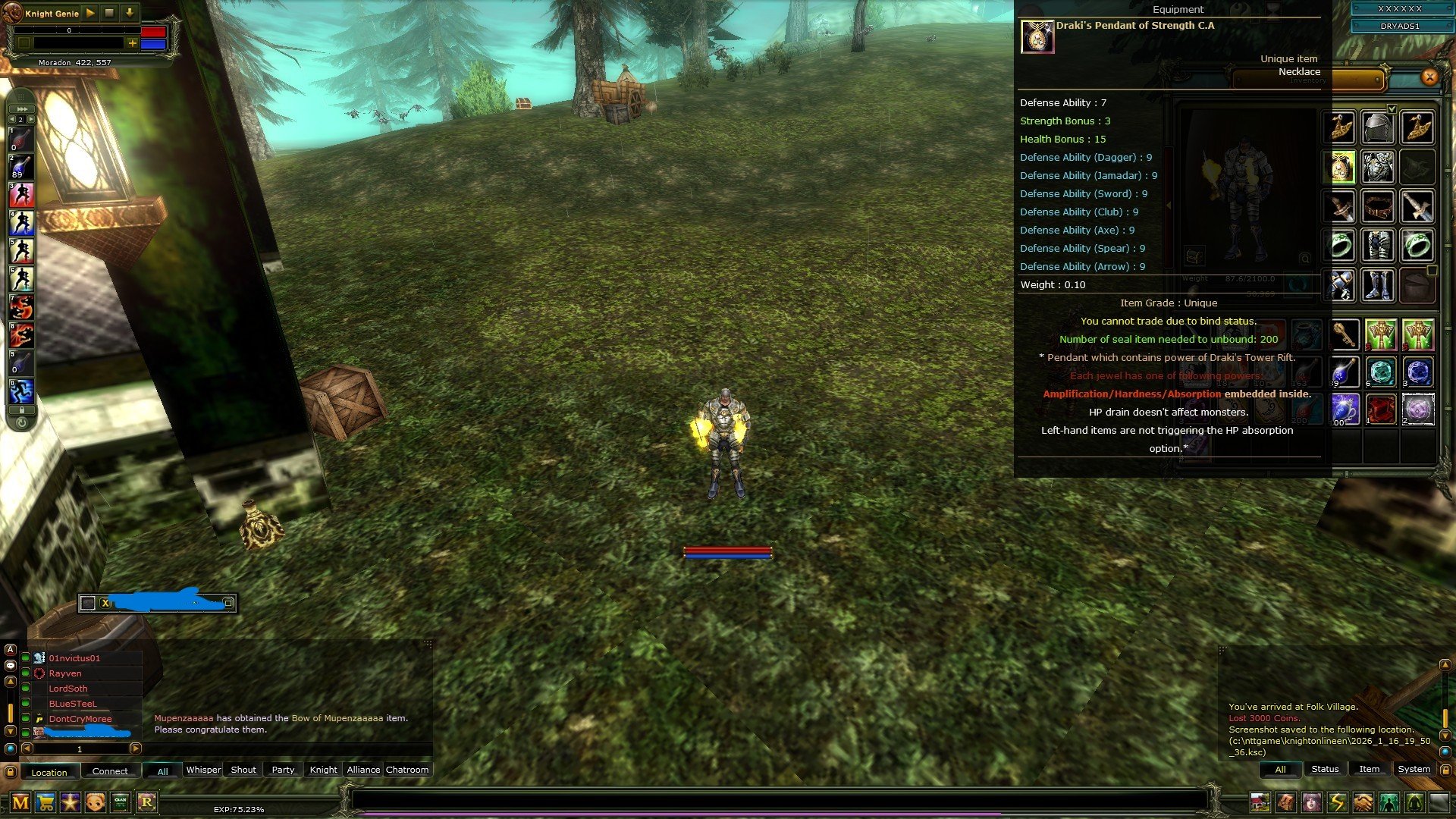The width and height of the screenshot is (1456, 819).
Task: Close the inventory window
Action: (1429, 77)
